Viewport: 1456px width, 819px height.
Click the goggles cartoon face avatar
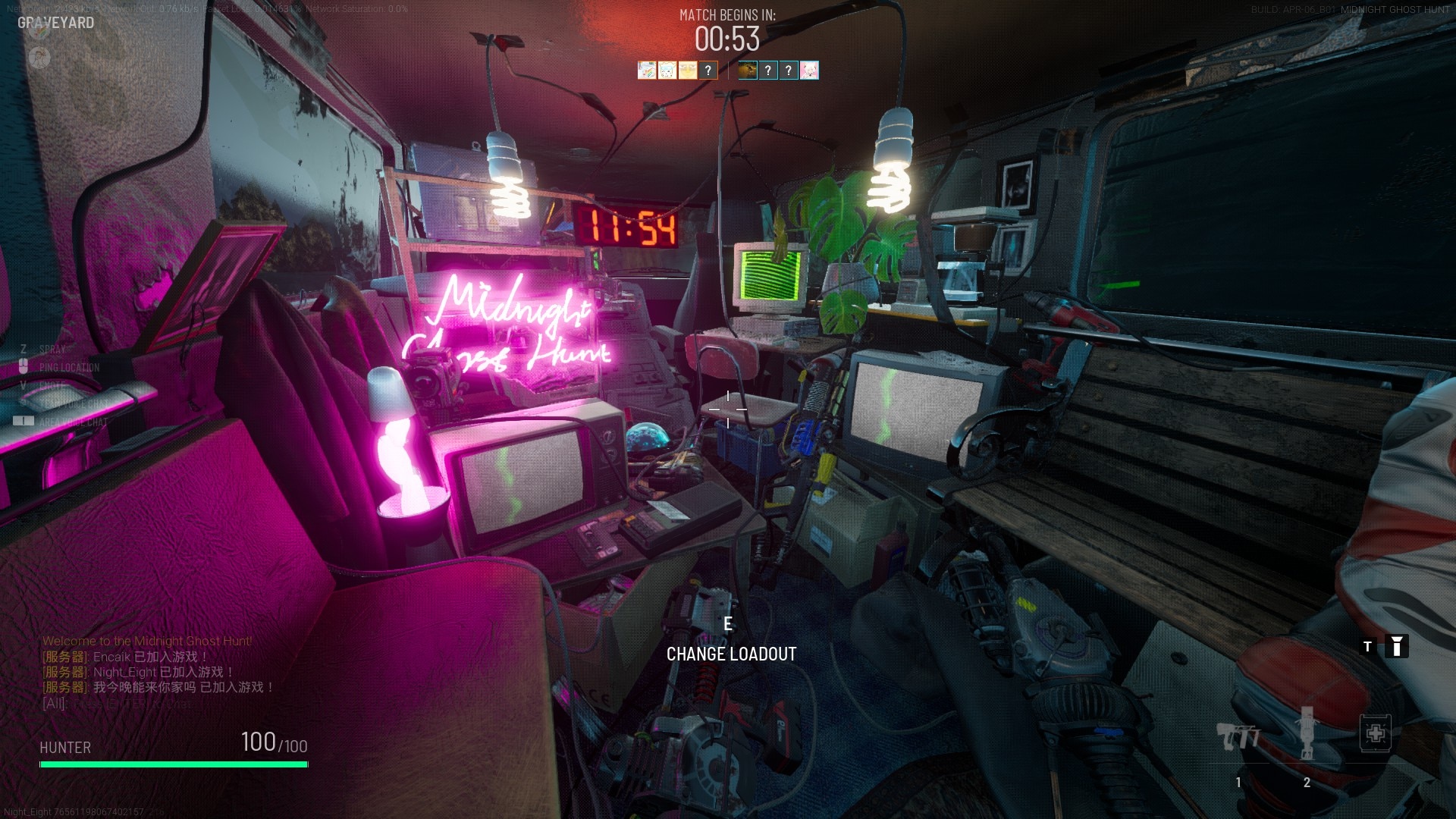point(667,71)
